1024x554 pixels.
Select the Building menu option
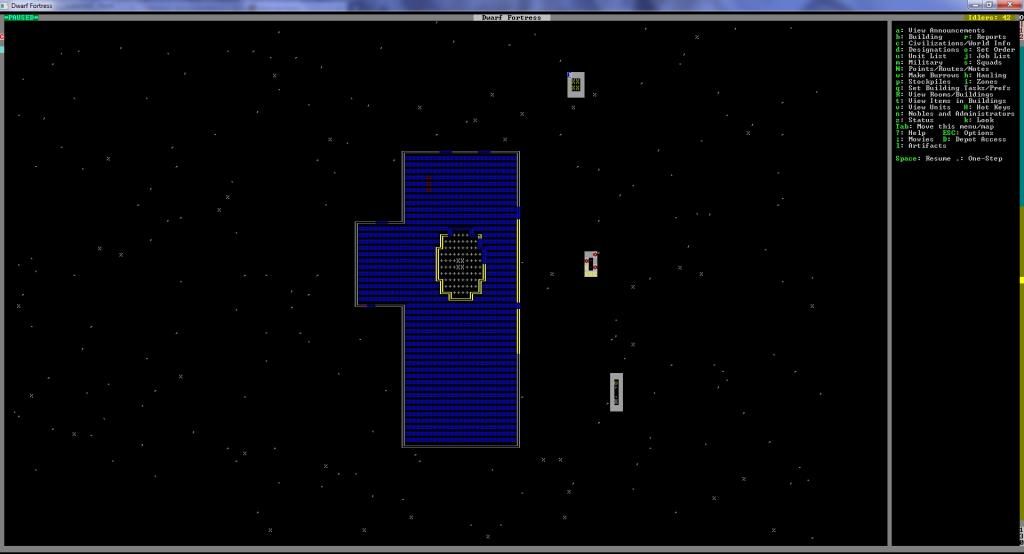[x=922, y=37]
